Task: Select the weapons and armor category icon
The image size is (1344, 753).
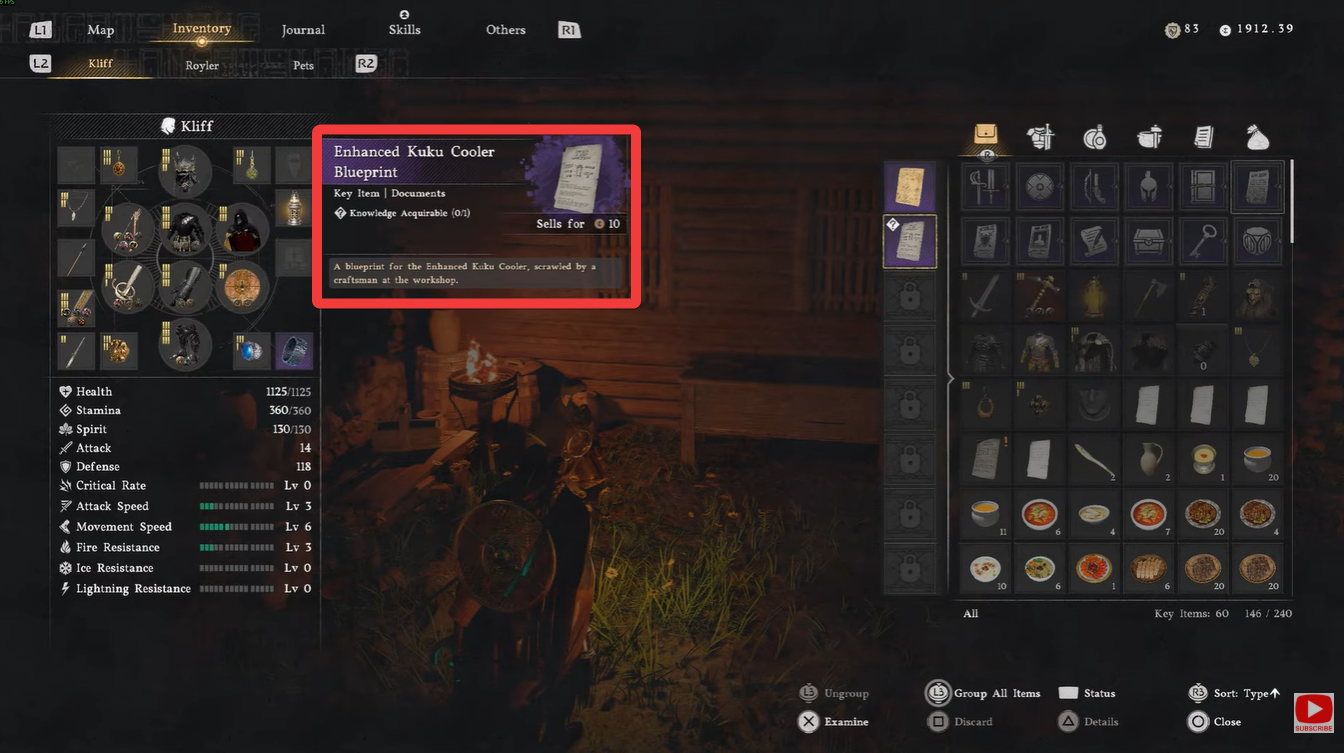Action: (1040, 137)
